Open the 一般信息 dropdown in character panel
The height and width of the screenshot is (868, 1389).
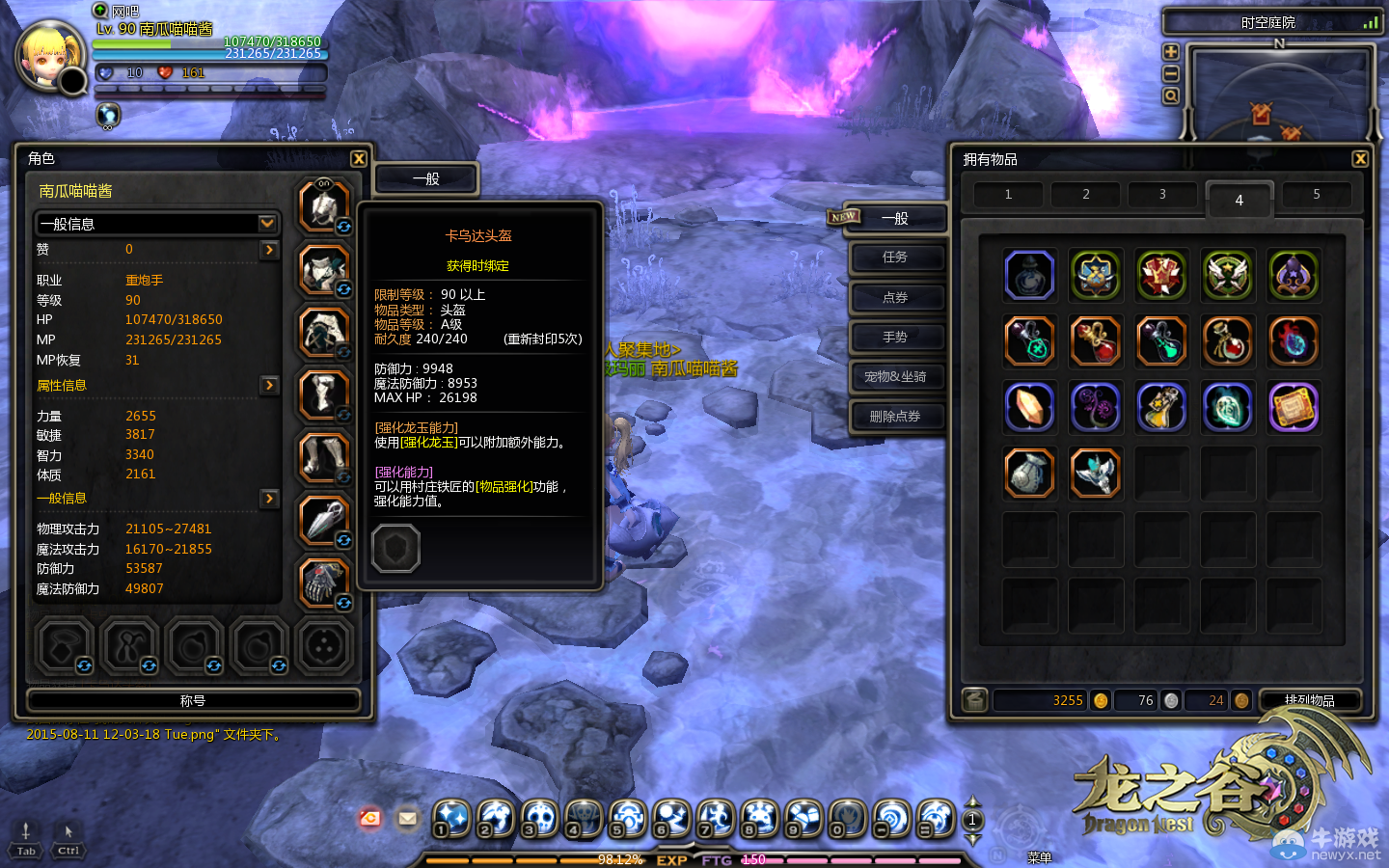267,224
